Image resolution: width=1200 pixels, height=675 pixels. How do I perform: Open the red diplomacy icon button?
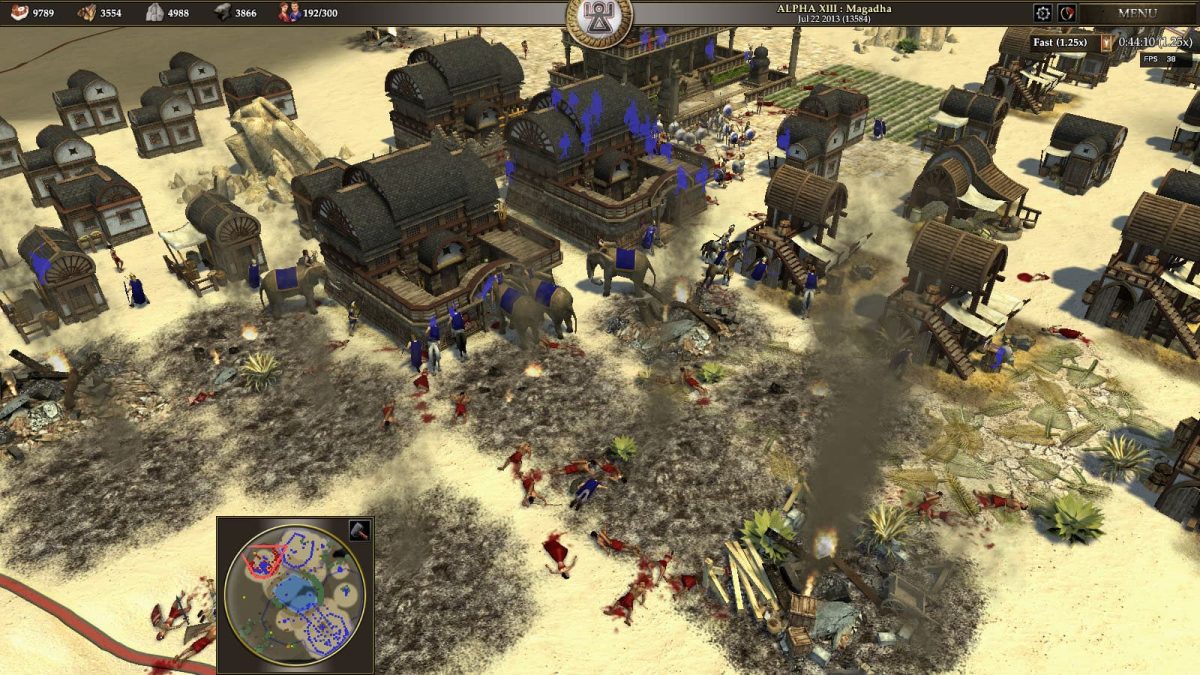pos(1068,14)
